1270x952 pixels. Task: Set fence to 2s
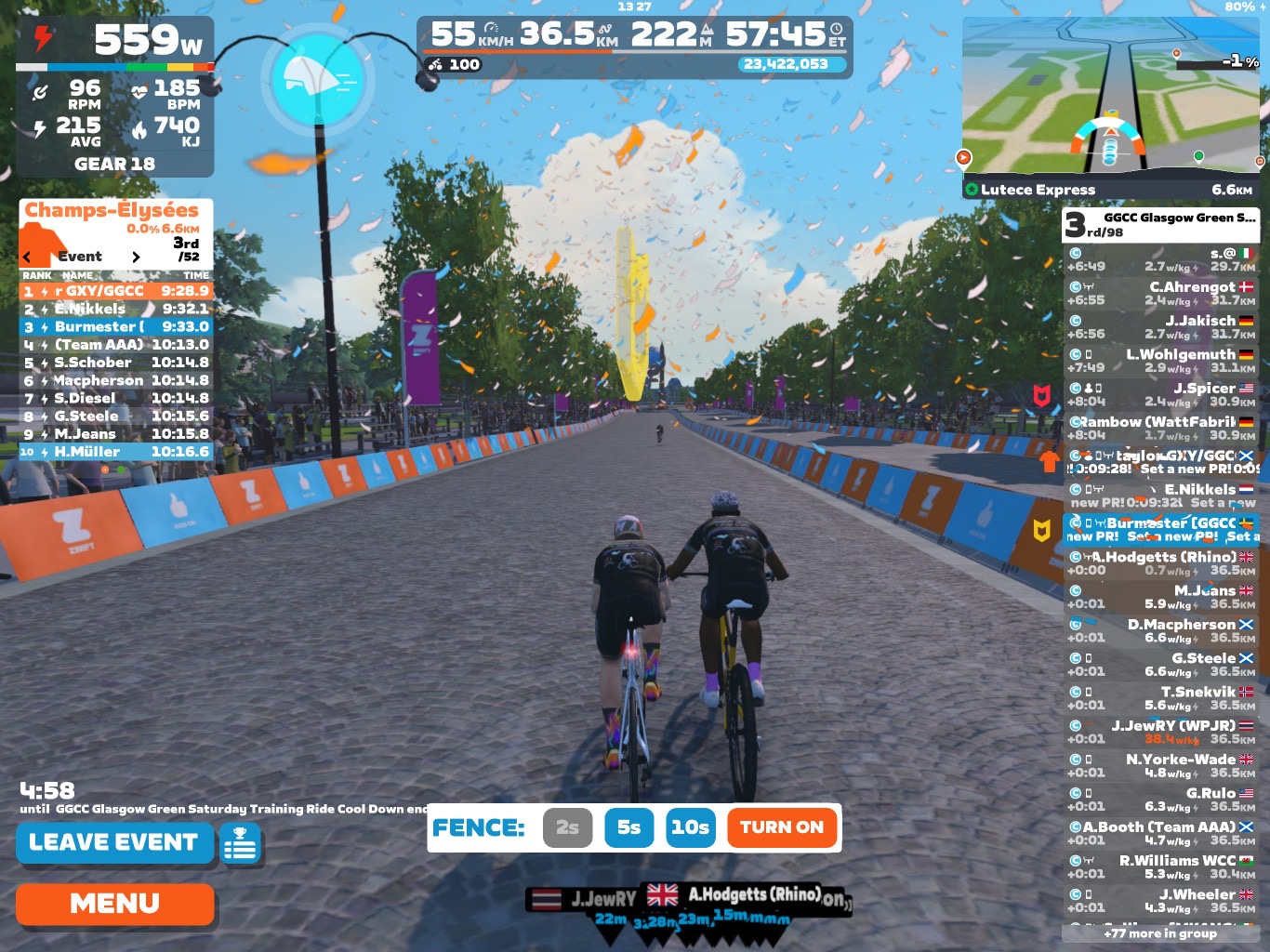(567, 827)
